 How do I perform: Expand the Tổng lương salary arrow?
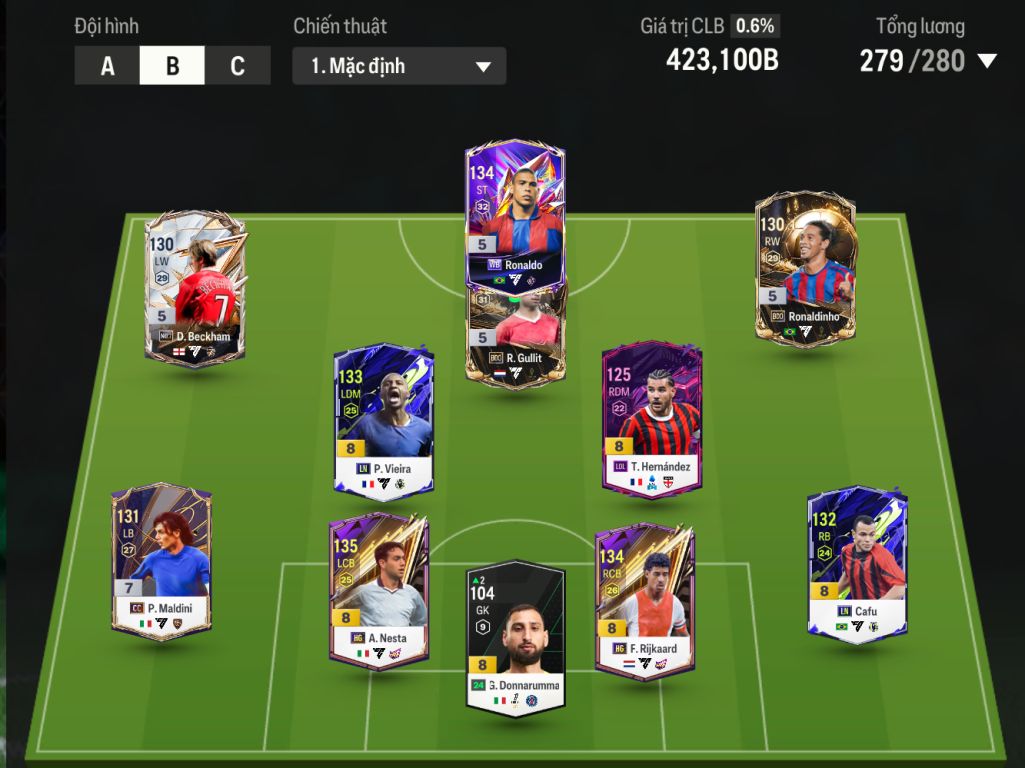[x=987, y=61]
